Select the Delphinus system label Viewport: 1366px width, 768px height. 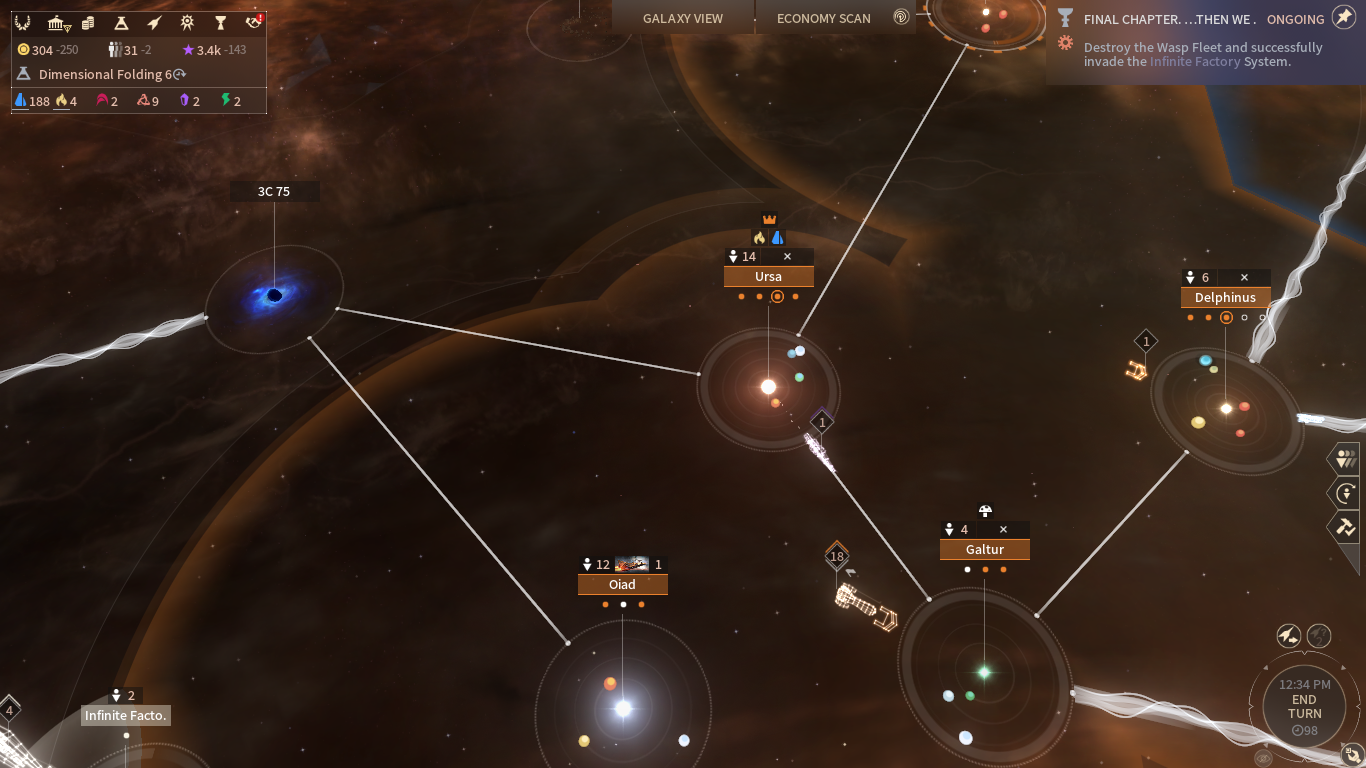coord(1225,298)
